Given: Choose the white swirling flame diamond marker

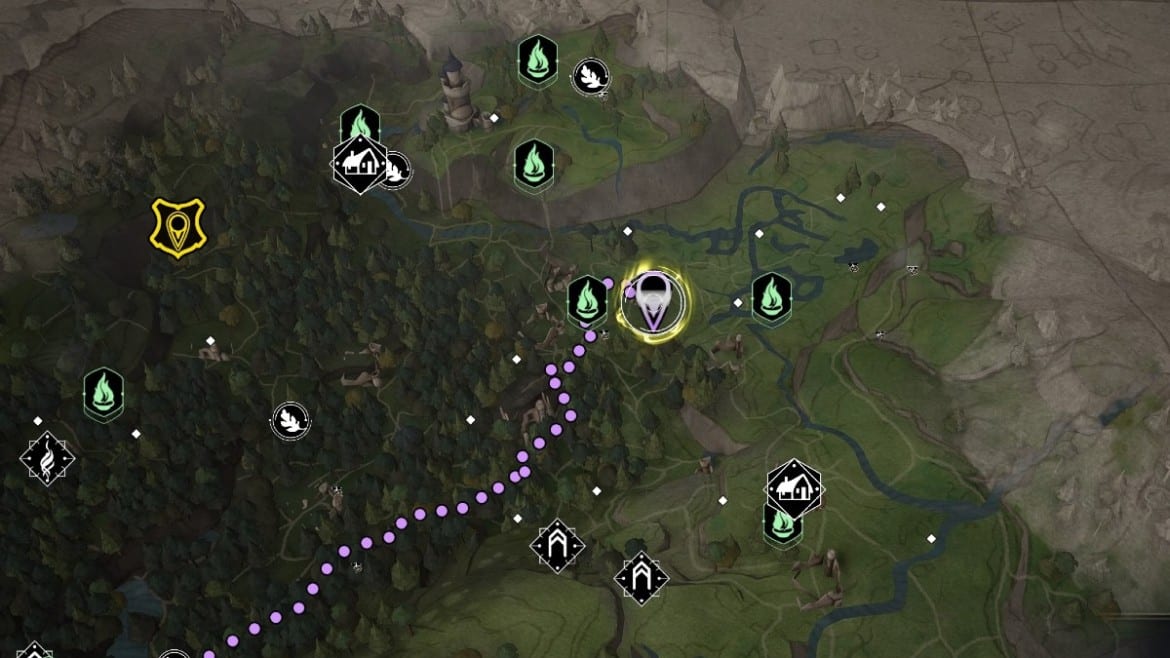Looking at the screenshot, I should point(47,458).
